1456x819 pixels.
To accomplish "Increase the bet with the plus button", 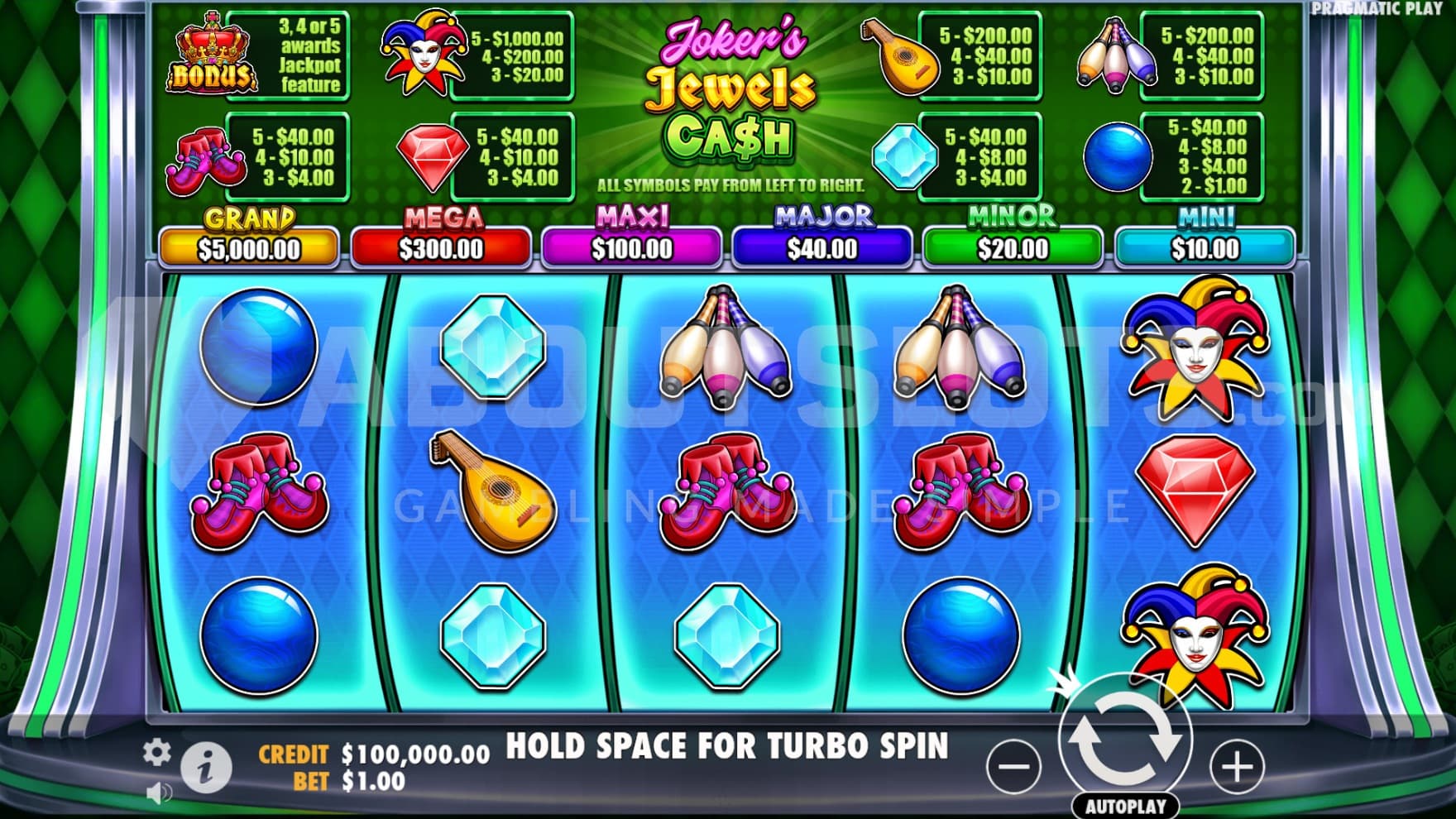I will (x=1237, y=766).
